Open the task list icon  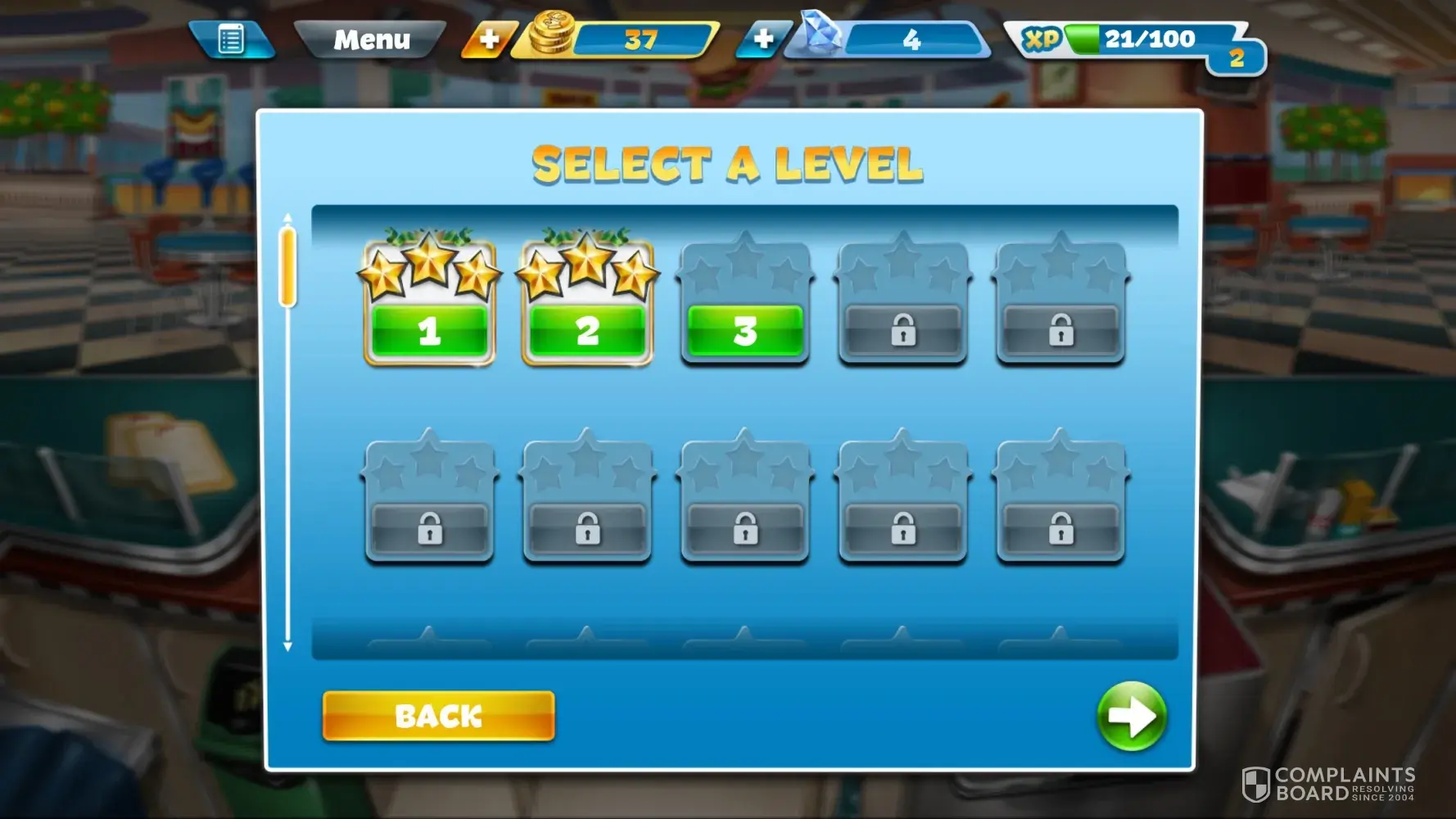231,39
